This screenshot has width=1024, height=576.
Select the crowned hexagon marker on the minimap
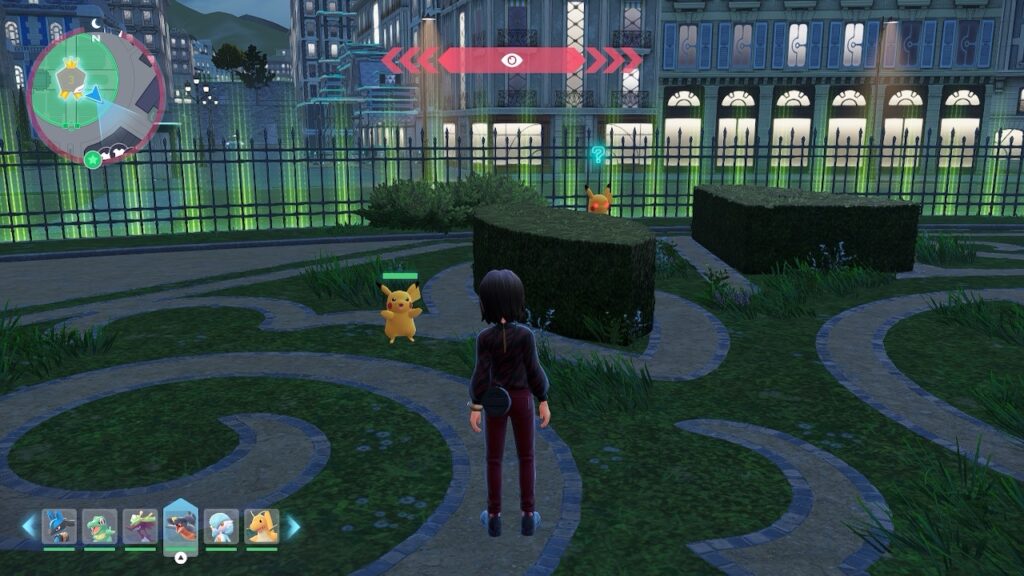coord(72,77)
